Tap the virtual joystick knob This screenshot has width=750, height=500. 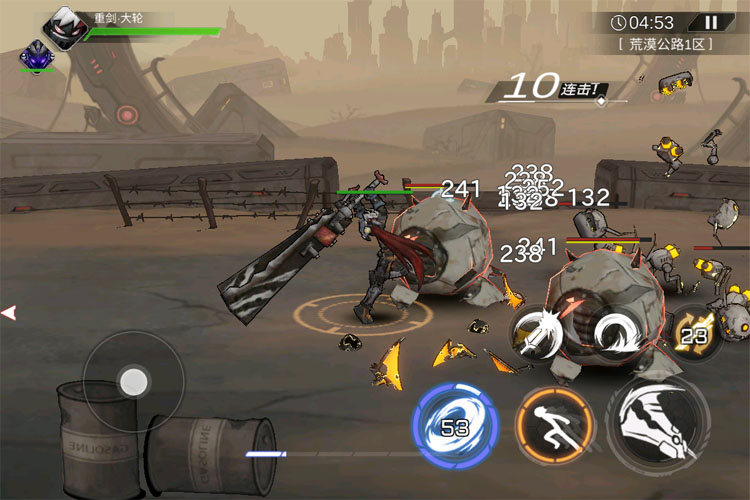[131, 381]
